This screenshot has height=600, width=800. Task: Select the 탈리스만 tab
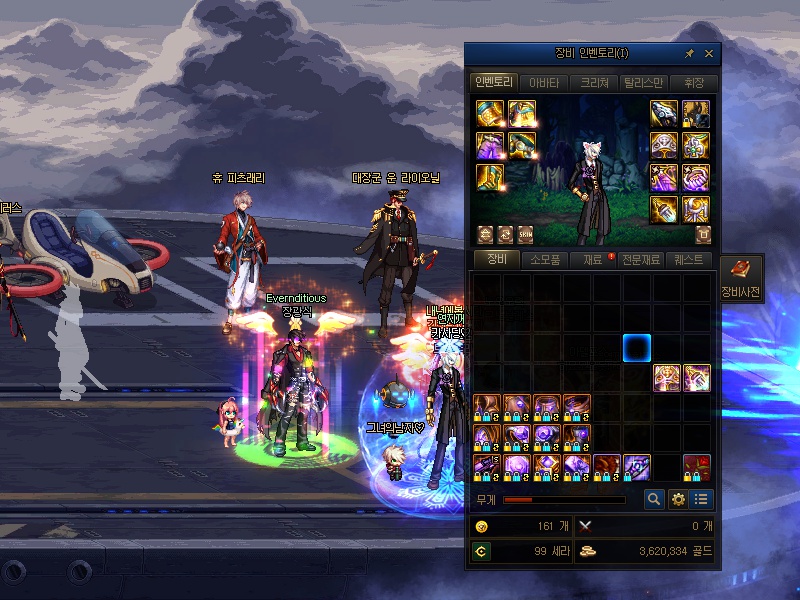[643, 83]
